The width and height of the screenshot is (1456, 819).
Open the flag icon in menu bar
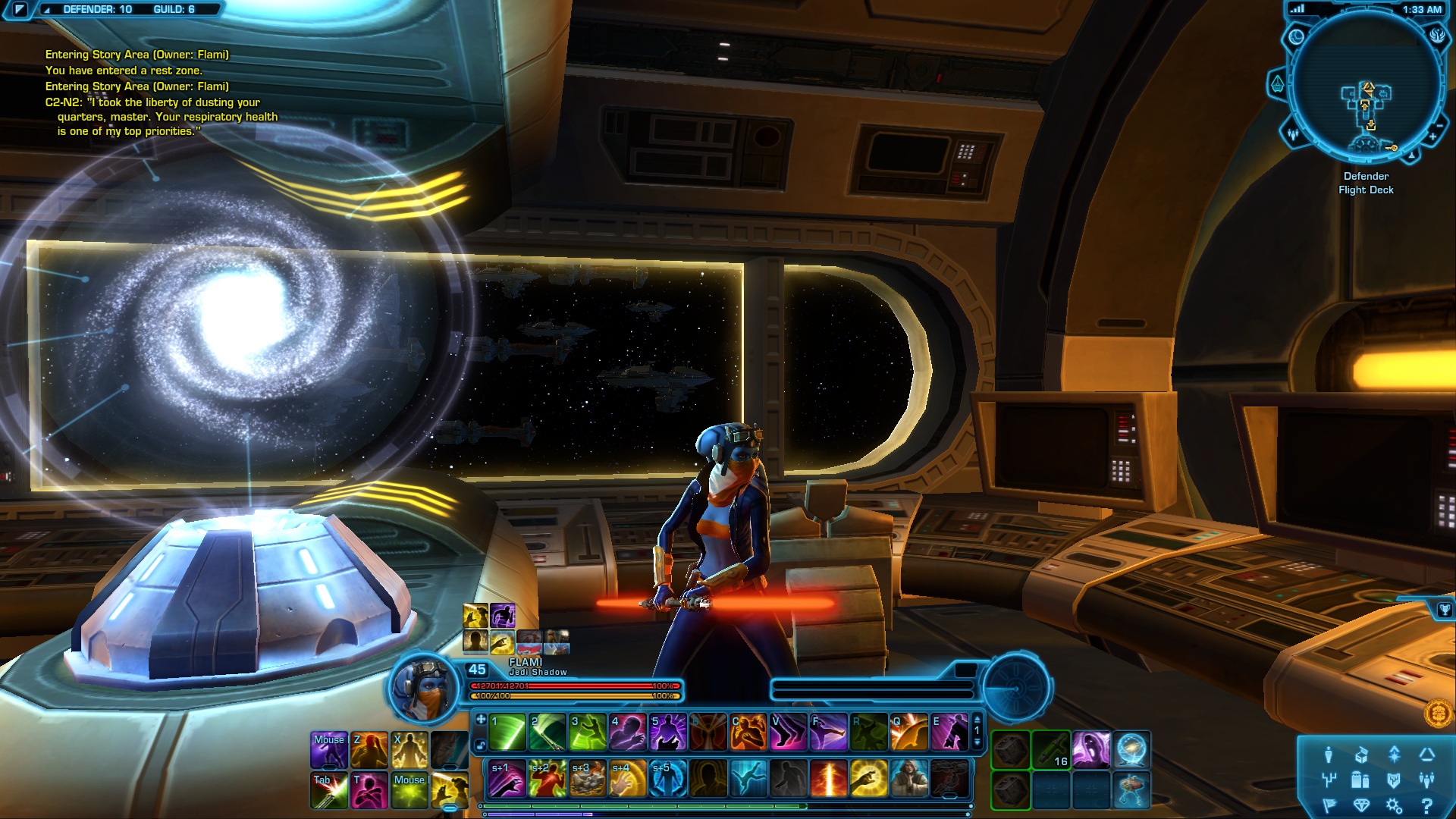(x=1329, y=805)
